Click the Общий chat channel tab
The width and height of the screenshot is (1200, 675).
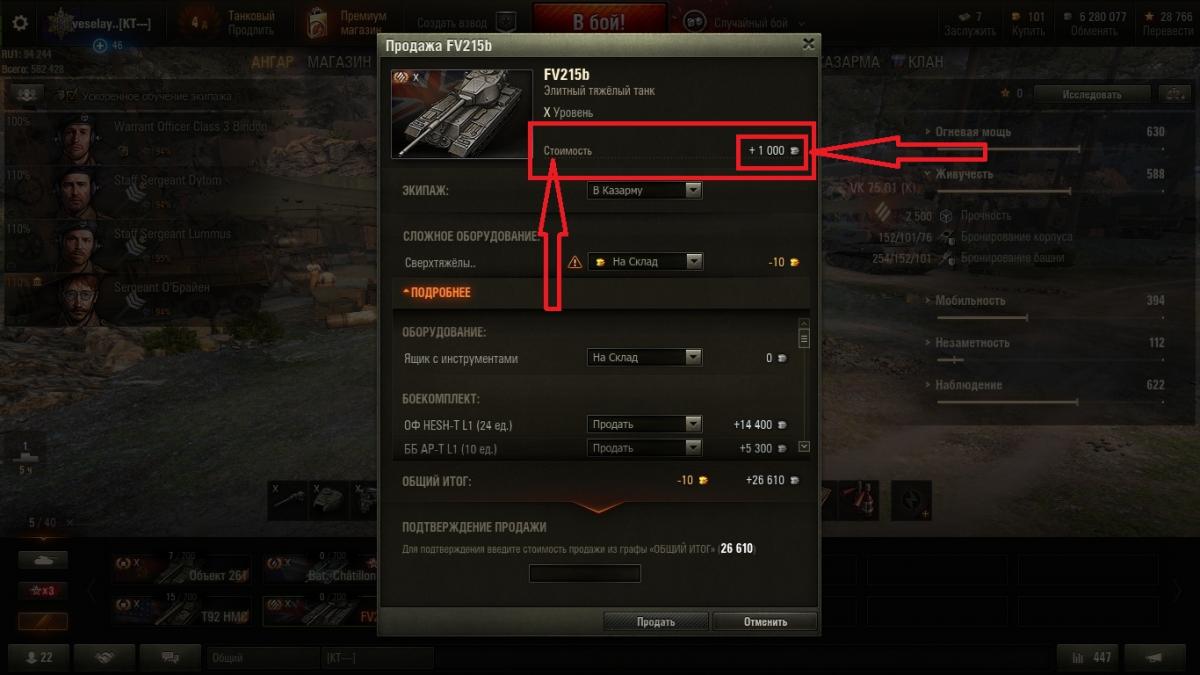pyautogui.click(x=260, y=657)
